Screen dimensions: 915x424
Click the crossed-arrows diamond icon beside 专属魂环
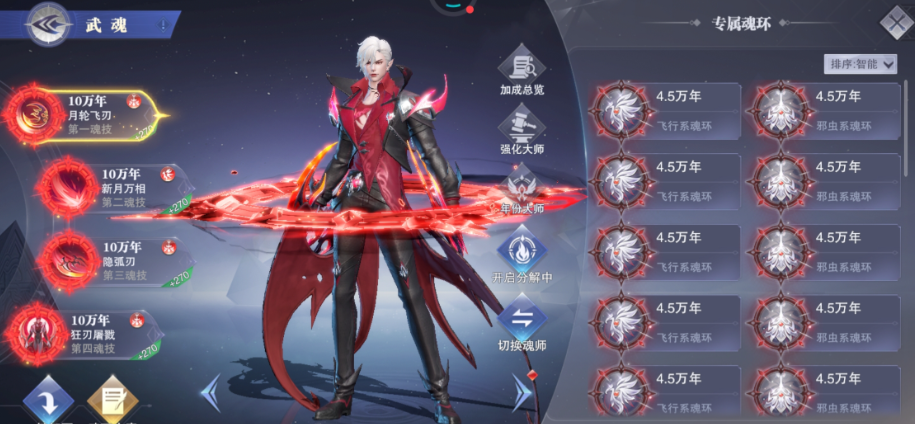tap(895, 22)
